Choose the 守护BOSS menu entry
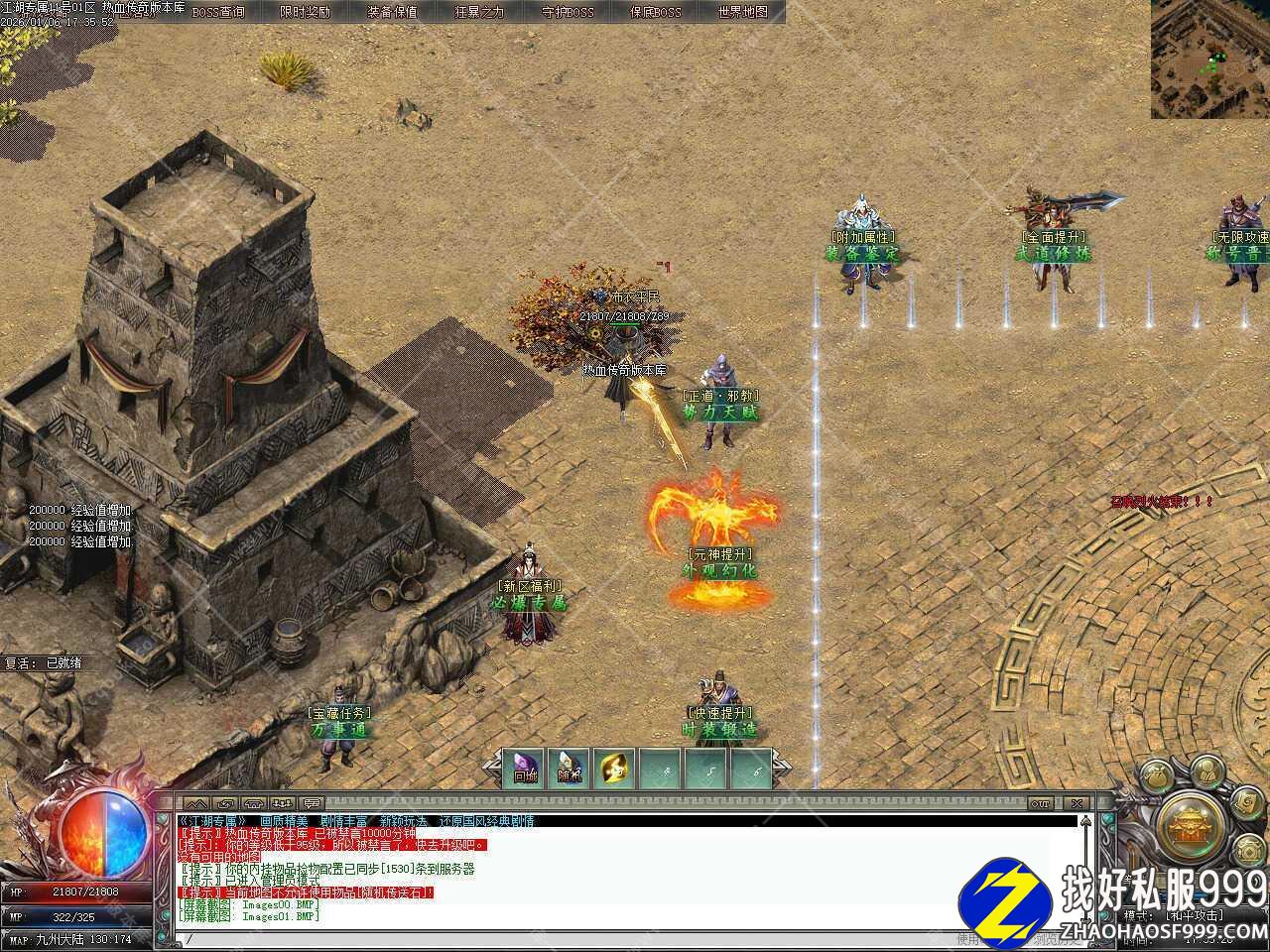Screen dimensions: 1270x952 click(x=568, y=12)
